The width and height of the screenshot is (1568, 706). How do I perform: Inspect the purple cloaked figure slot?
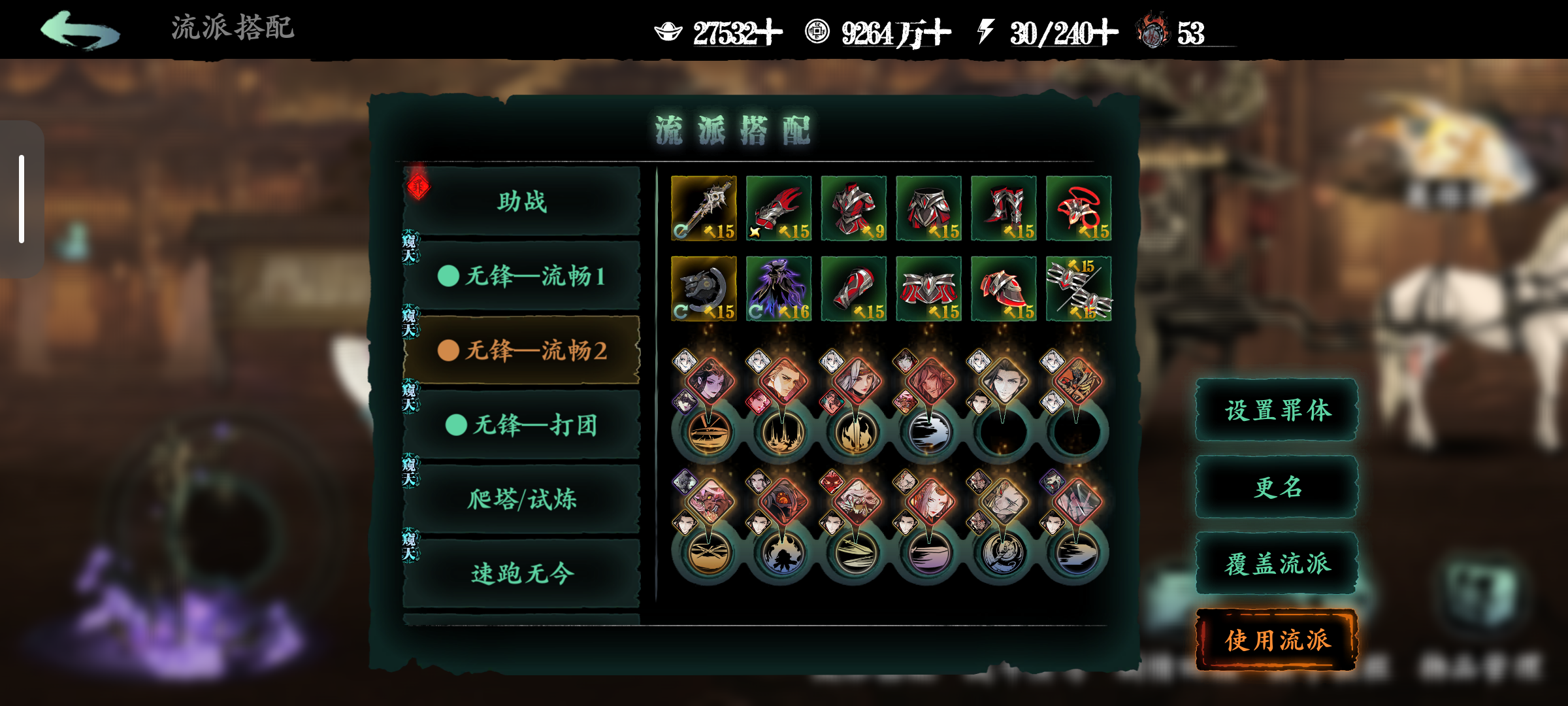point(779,288)
